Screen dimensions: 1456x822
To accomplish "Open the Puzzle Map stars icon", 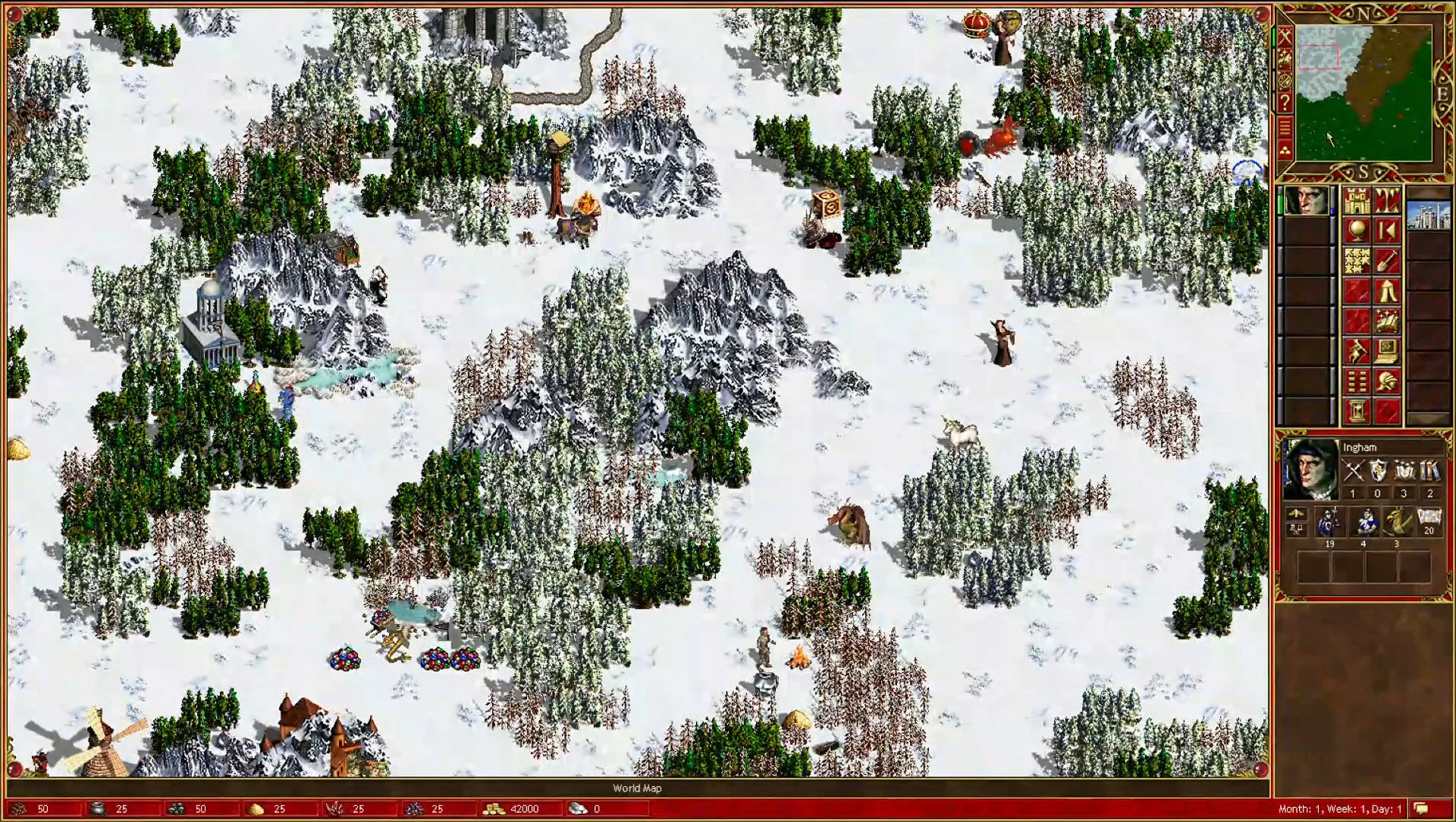I will [1357, 260].
